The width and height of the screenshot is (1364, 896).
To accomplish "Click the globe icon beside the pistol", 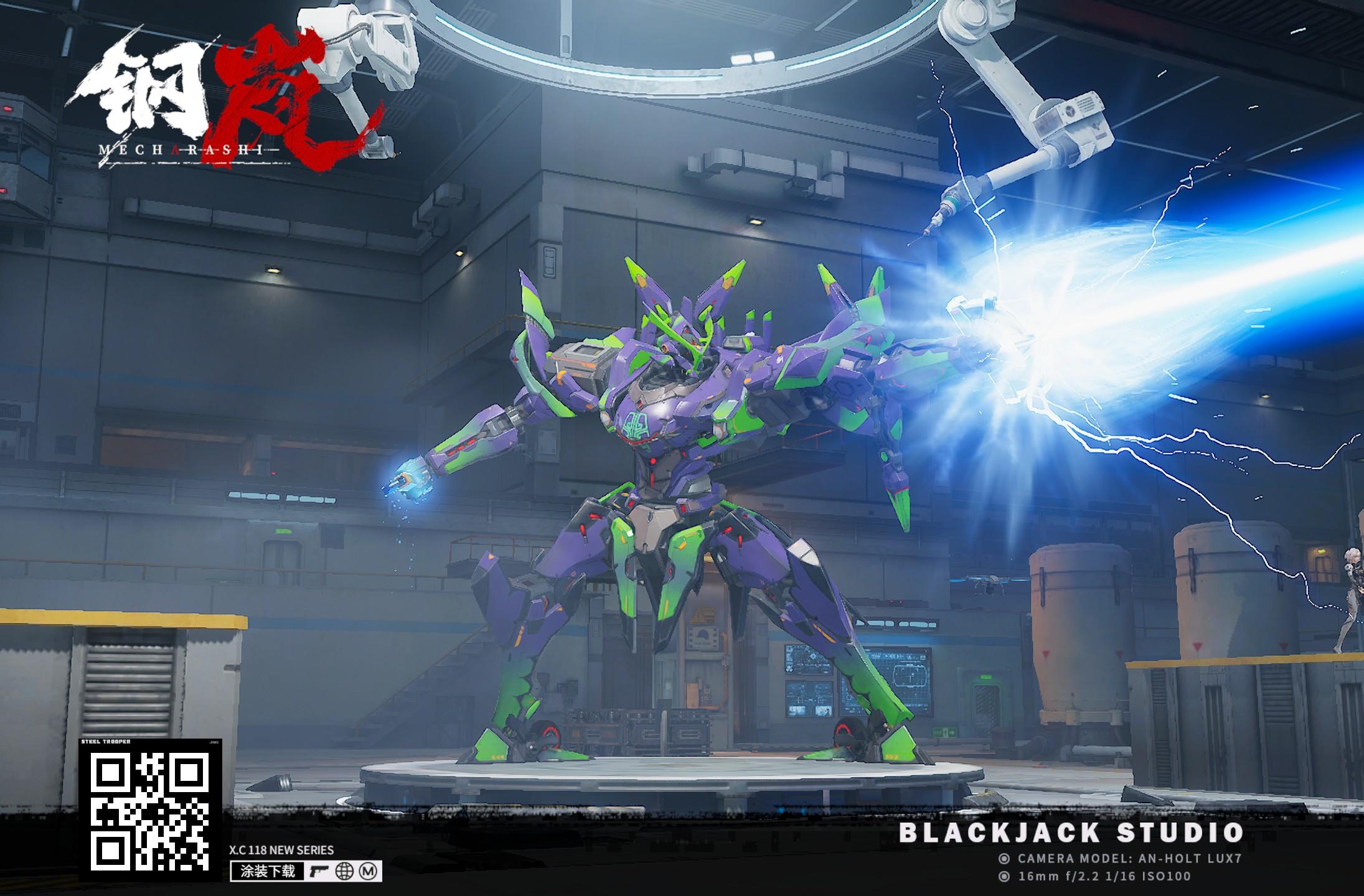I will click(x=344, y=872).
